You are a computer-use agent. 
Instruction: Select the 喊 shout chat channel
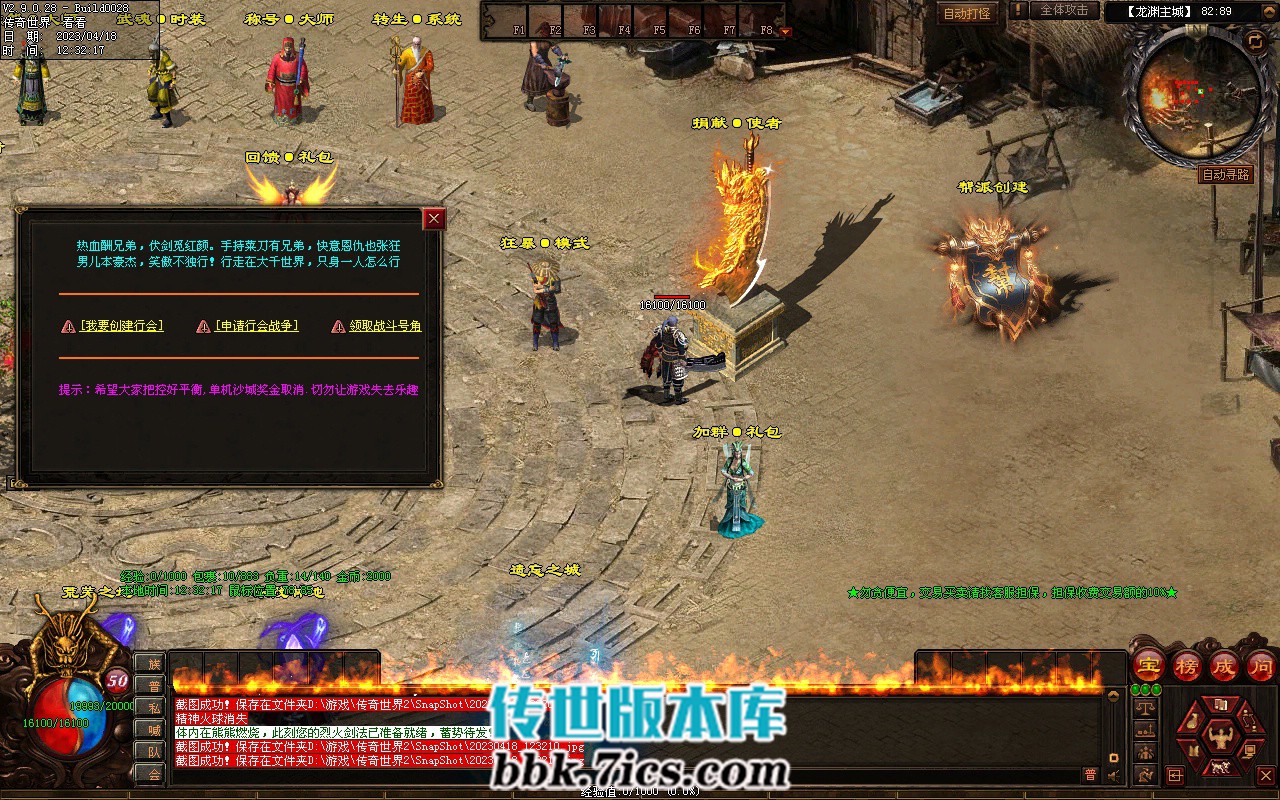152,729
